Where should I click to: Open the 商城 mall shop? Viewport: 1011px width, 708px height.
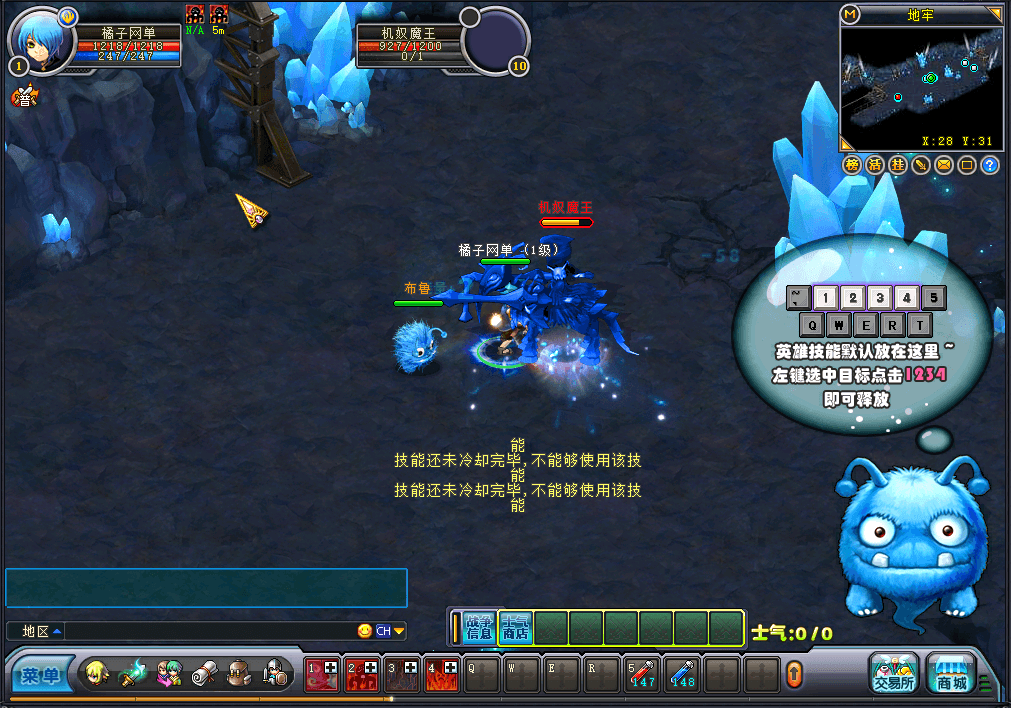(951, 673)
